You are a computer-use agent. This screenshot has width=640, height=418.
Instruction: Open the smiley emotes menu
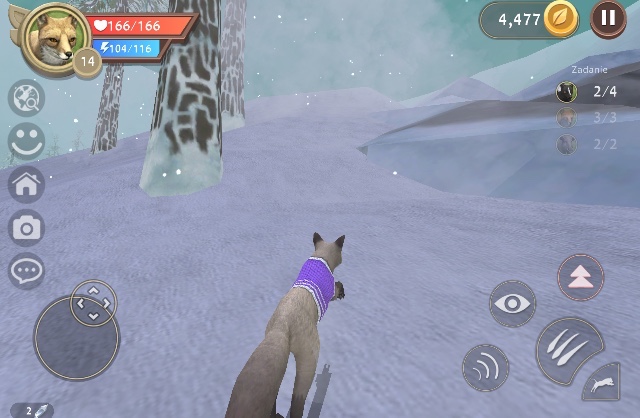tap(26, 141)
